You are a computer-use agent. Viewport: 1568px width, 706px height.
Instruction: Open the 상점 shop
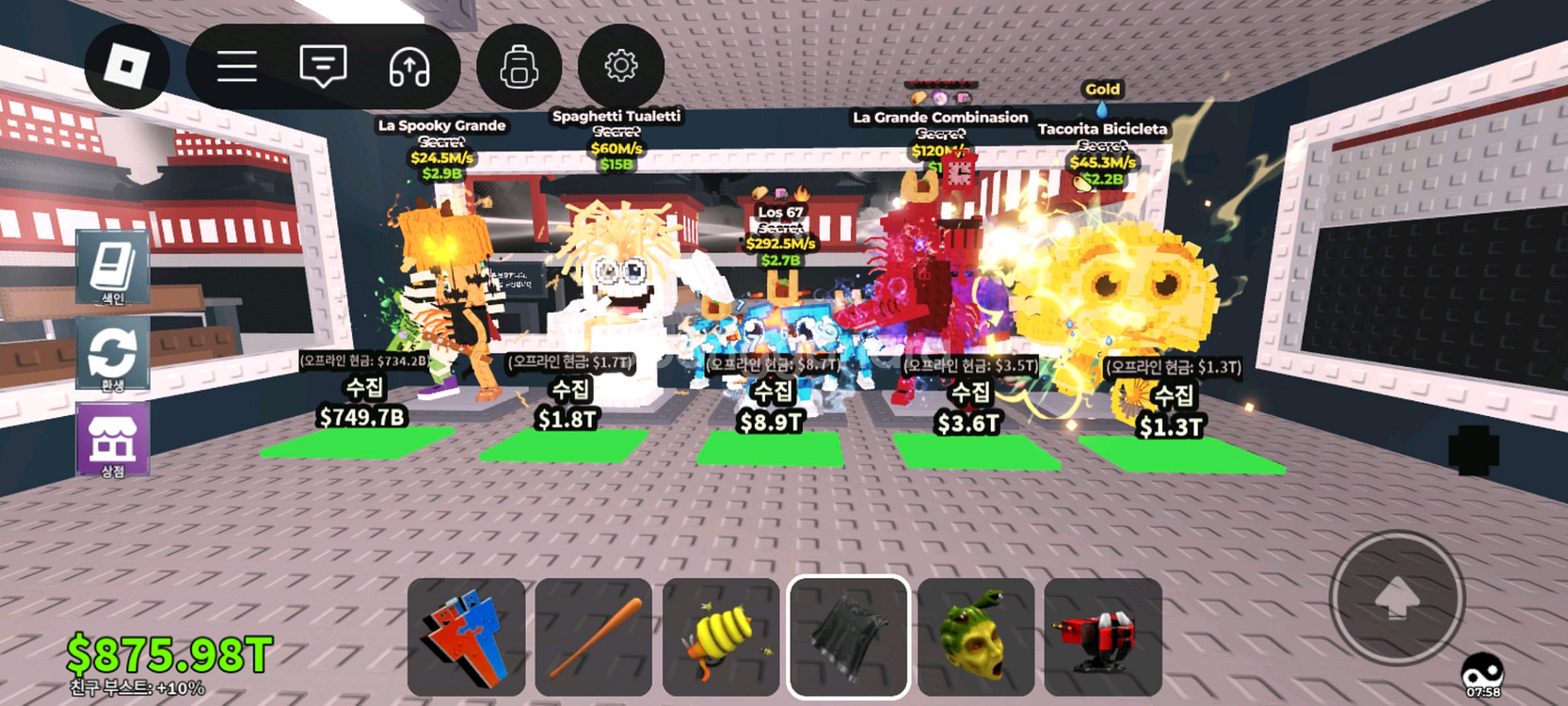coord(112,441)
